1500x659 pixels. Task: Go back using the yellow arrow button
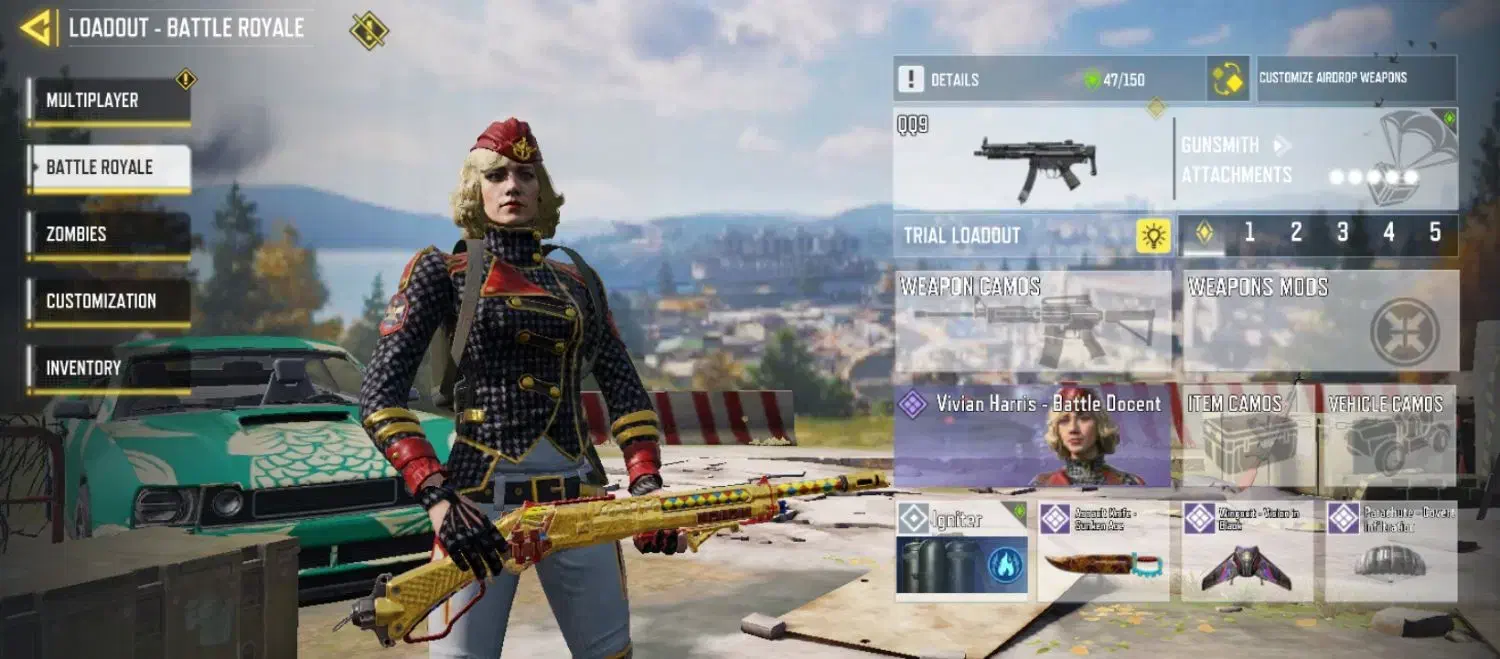[x=37, y=28]
